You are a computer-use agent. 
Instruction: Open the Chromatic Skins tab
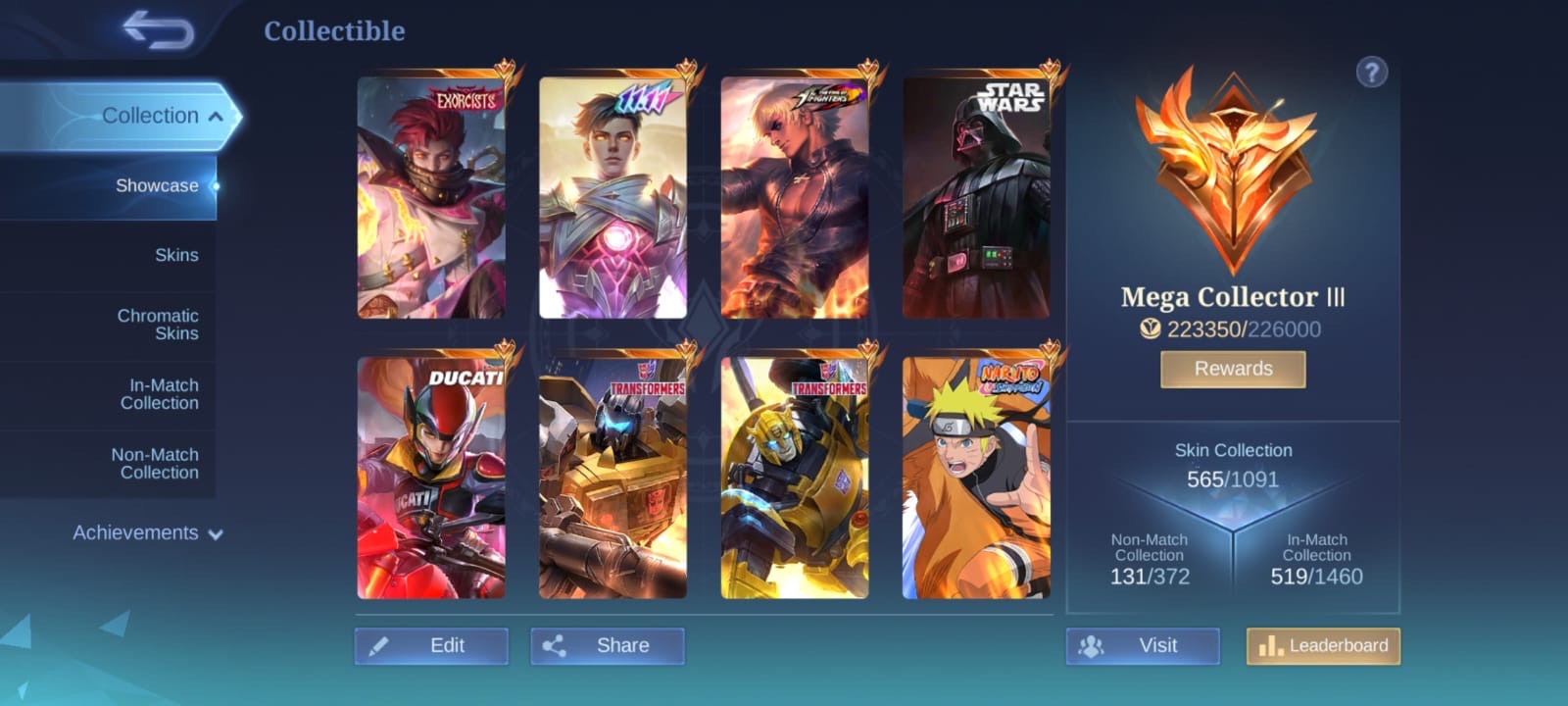pyautogui.click(x=158, y=325)
